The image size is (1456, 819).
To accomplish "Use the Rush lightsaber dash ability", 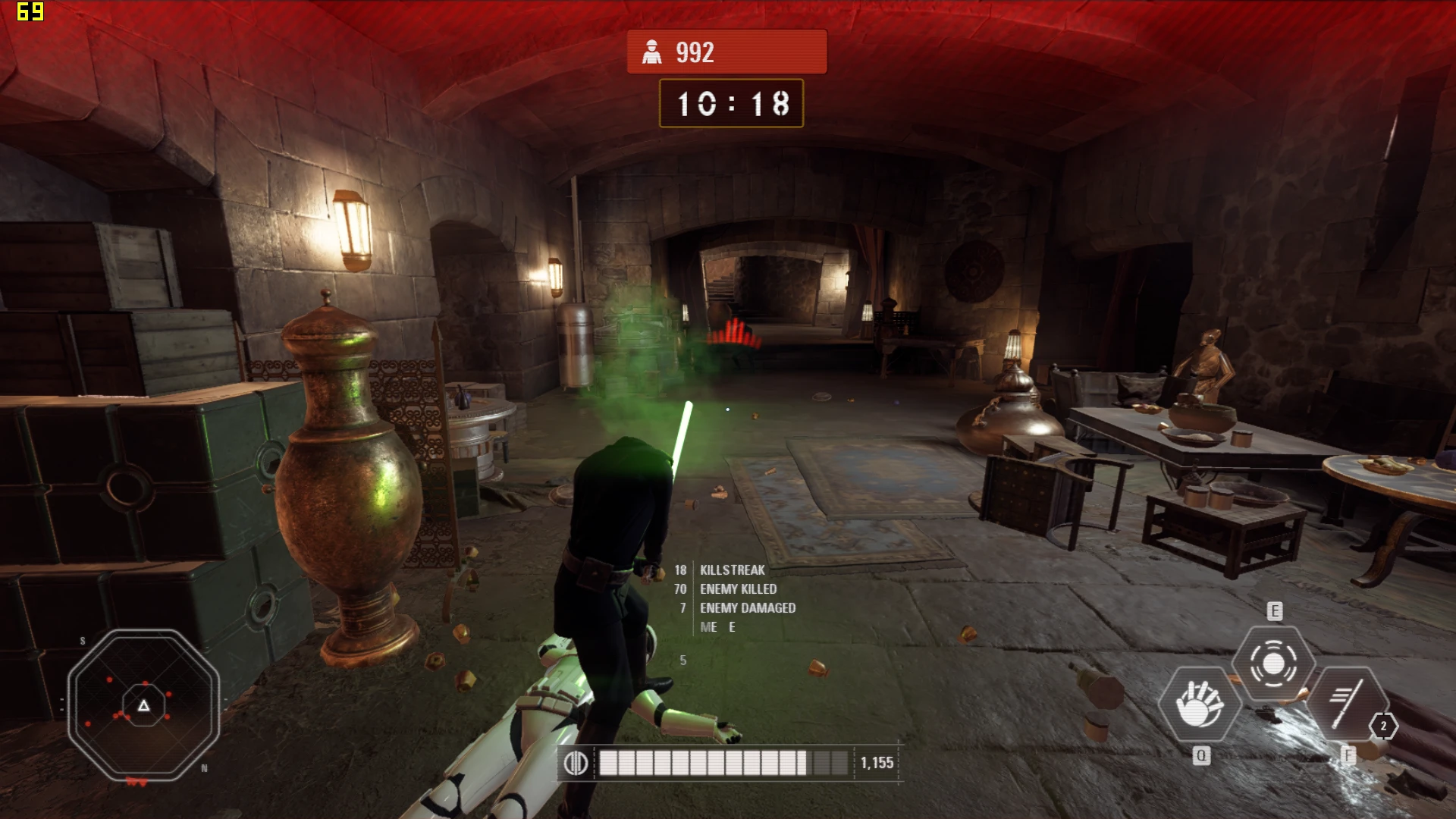I will tap(1347, 704).
